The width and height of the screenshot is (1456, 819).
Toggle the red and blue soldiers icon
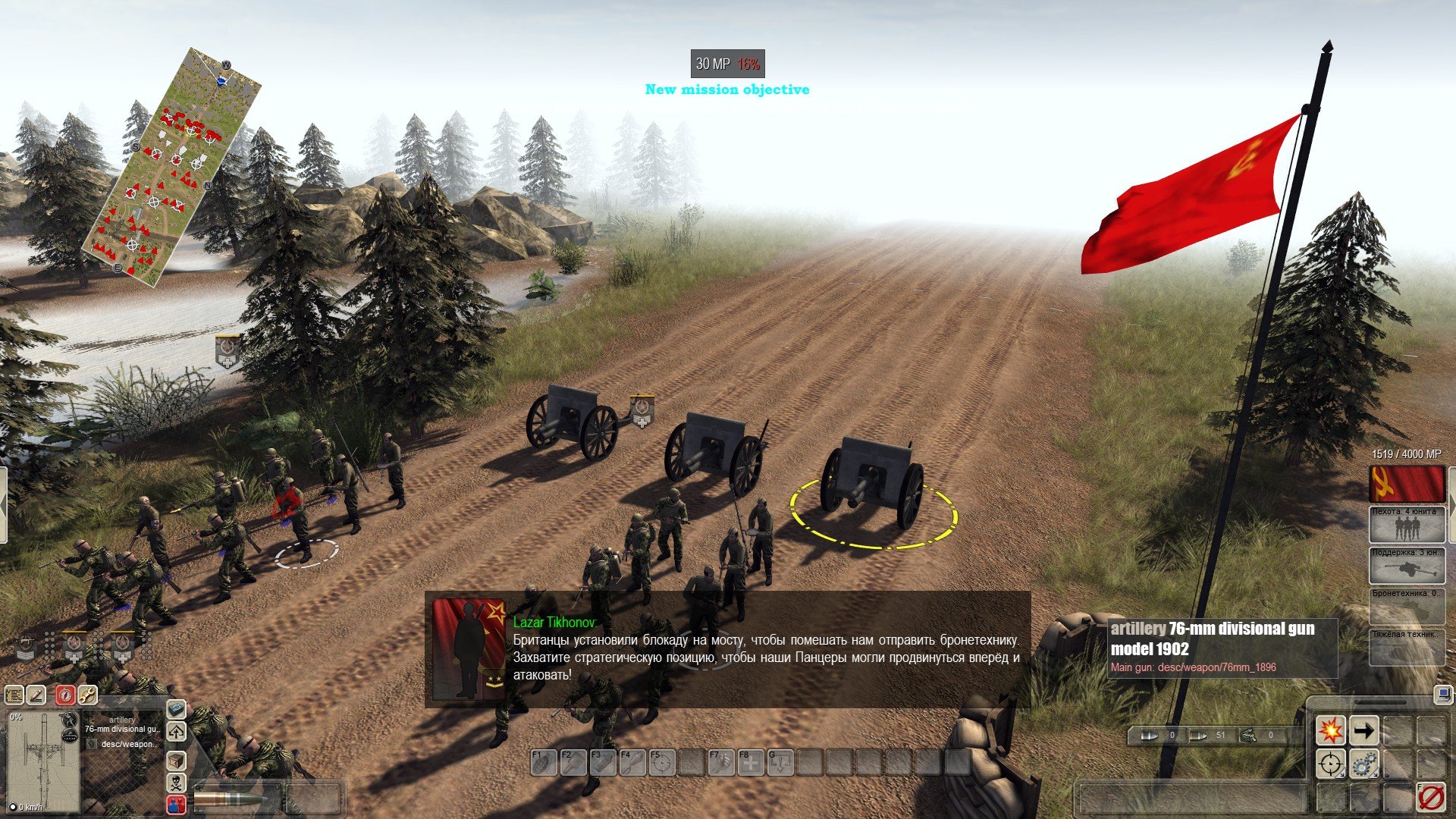coord(176,804)
